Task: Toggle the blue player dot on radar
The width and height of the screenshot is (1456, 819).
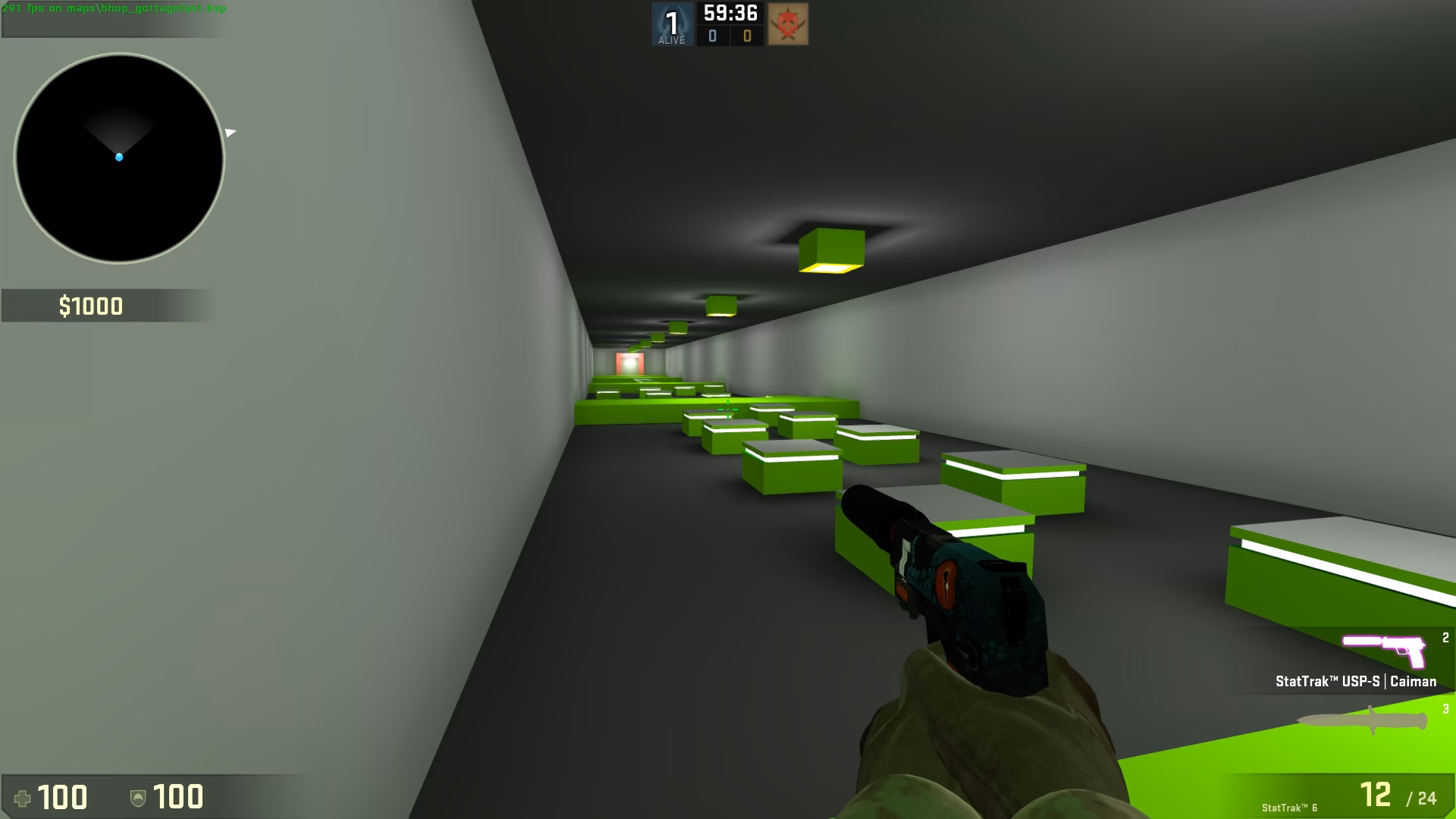Action: (119, 156)
